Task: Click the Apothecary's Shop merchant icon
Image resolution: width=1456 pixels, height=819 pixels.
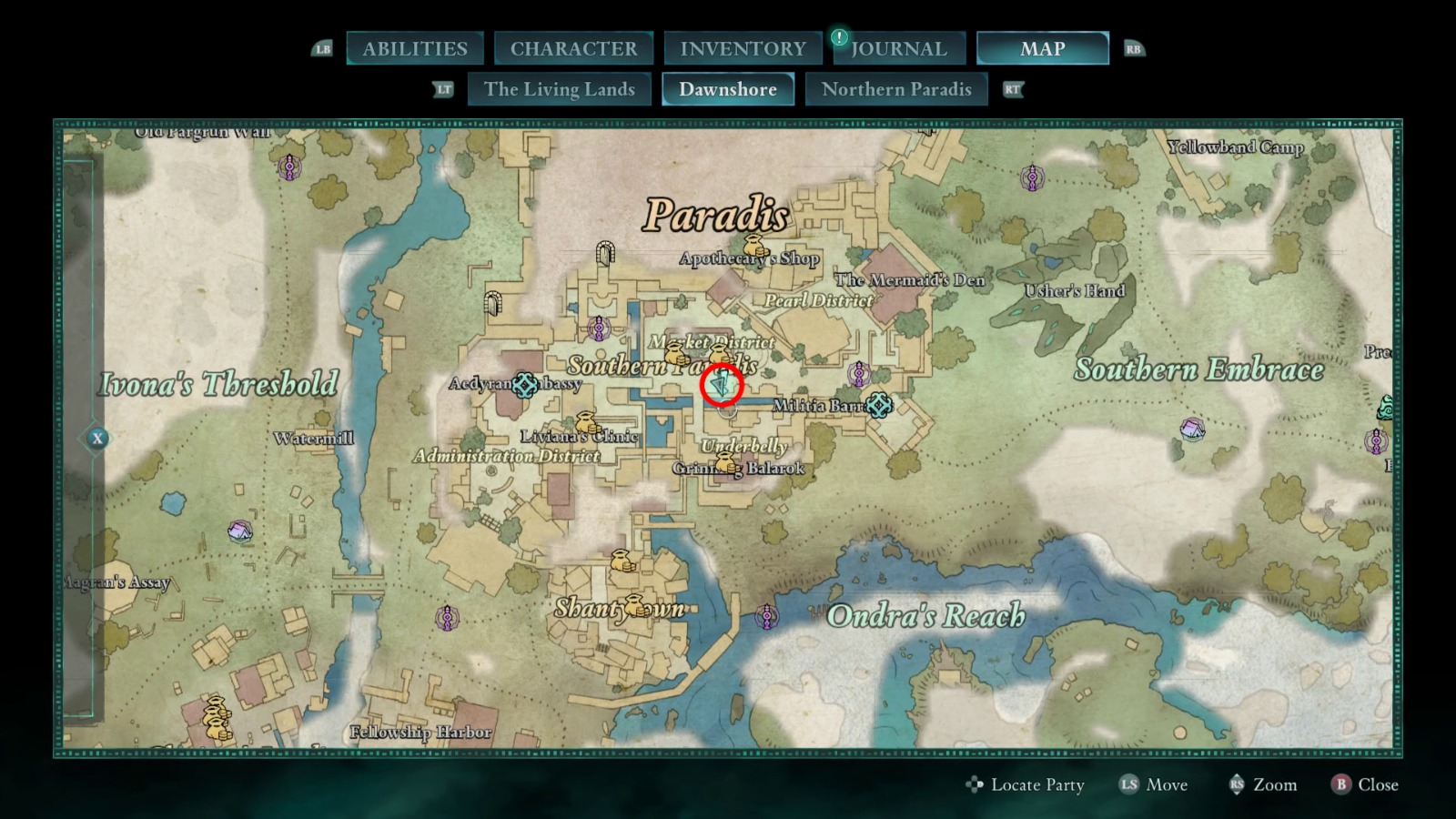Action: tap(754, 246)
